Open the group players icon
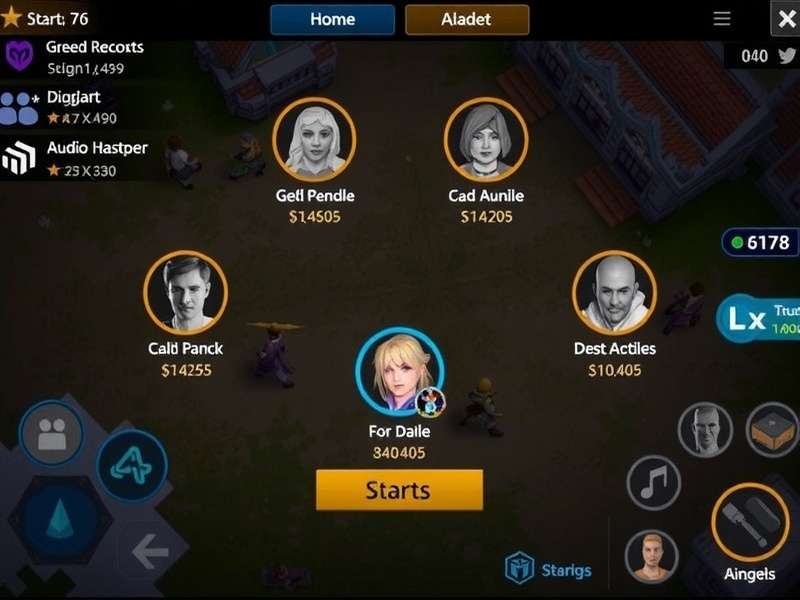The width and height of the screenshot is (800, 600). (51, 432)
